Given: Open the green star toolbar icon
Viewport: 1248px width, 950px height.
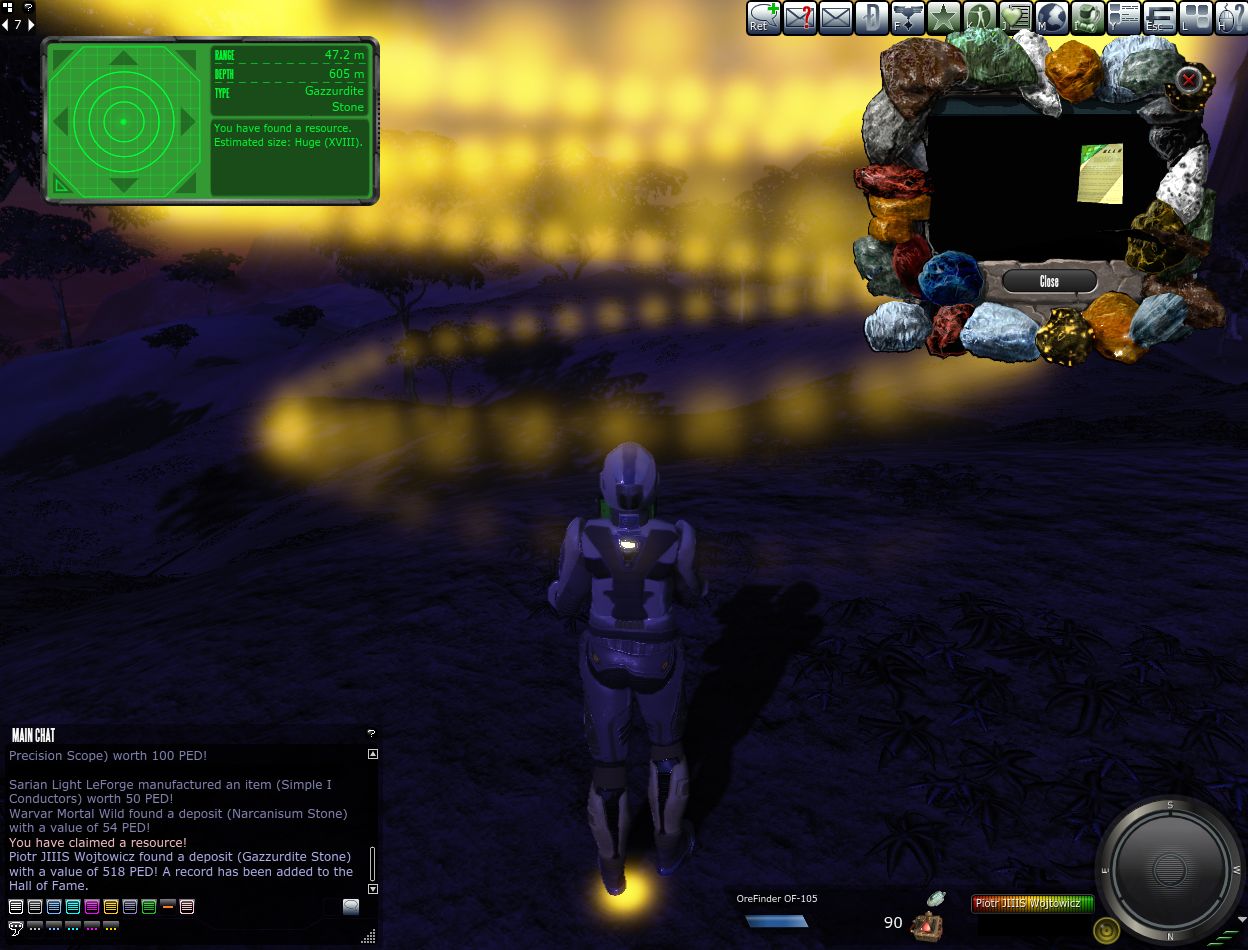Looking at the screenshot, I should point(943,18).
